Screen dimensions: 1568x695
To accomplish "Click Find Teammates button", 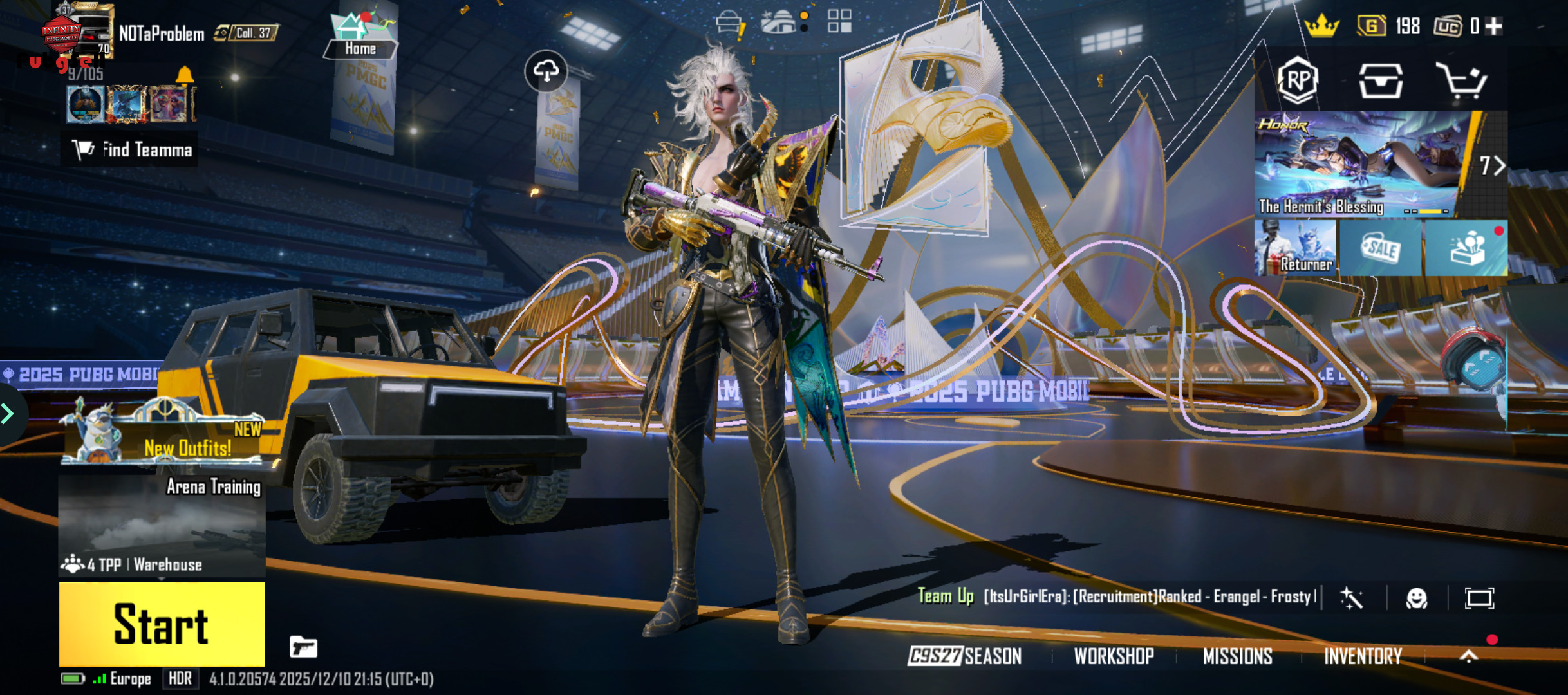I will (131, 150).
